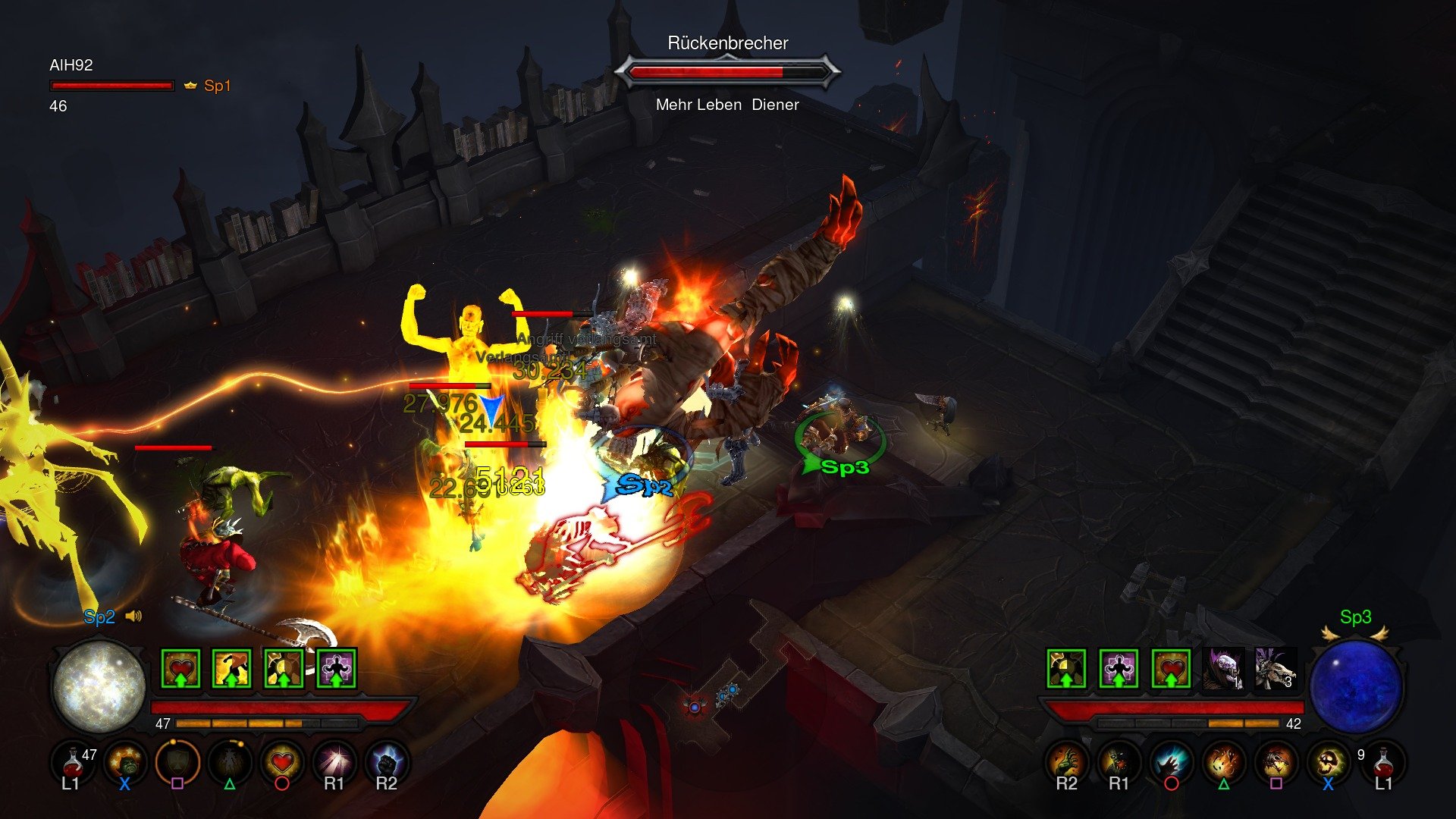Click the Rückenbrecher boss name
Viewport: 1456px width, 819px height.
pyautogui.click(x=728, y=43)
